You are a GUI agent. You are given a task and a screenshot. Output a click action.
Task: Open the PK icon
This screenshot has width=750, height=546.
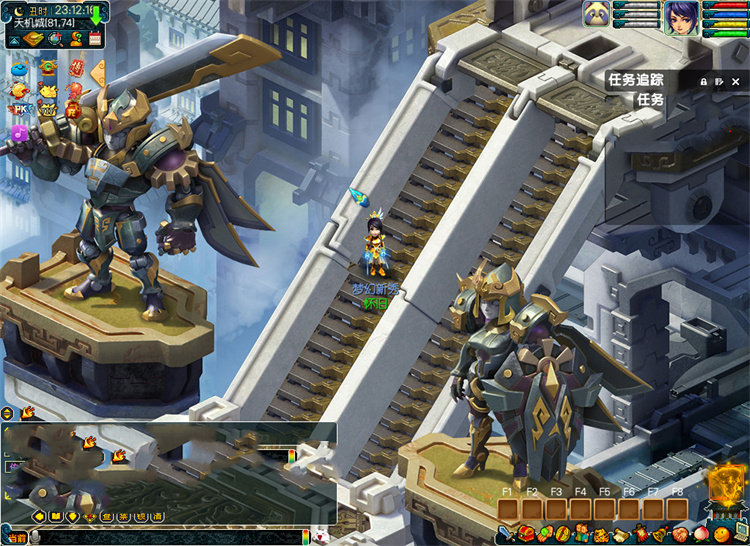click(19, 109)
